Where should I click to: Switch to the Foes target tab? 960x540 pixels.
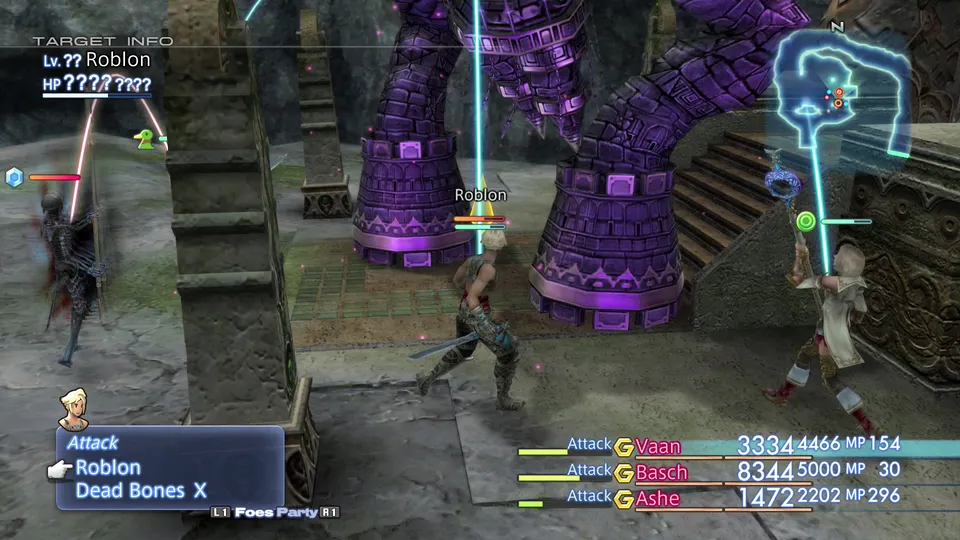(255, 512)
